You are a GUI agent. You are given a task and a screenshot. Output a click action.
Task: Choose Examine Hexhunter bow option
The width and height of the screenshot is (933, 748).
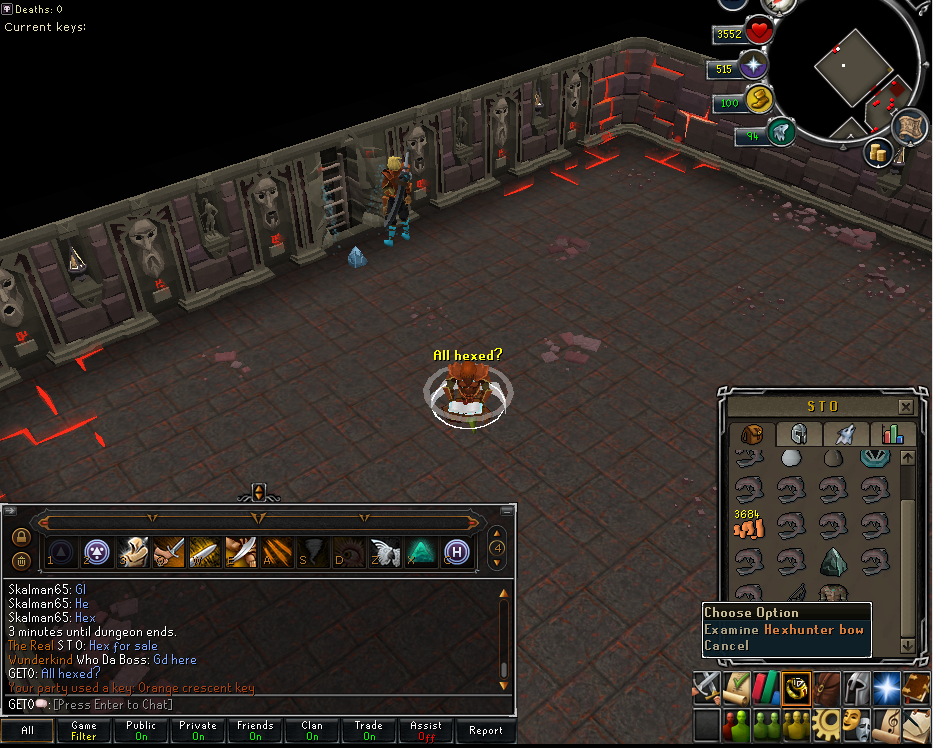[x=783, y=630]
